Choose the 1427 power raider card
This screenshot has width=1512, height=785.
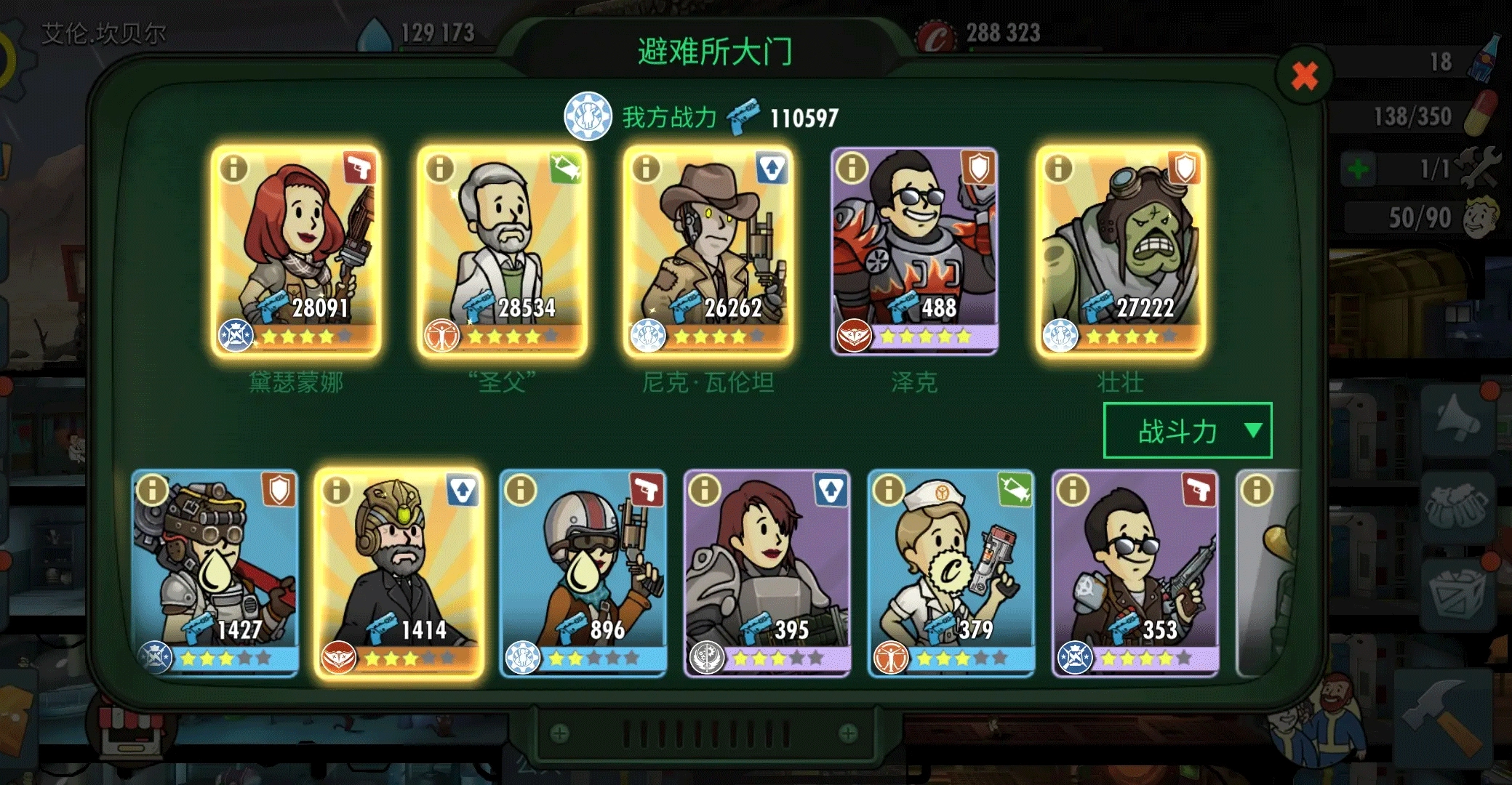point(215,573)
